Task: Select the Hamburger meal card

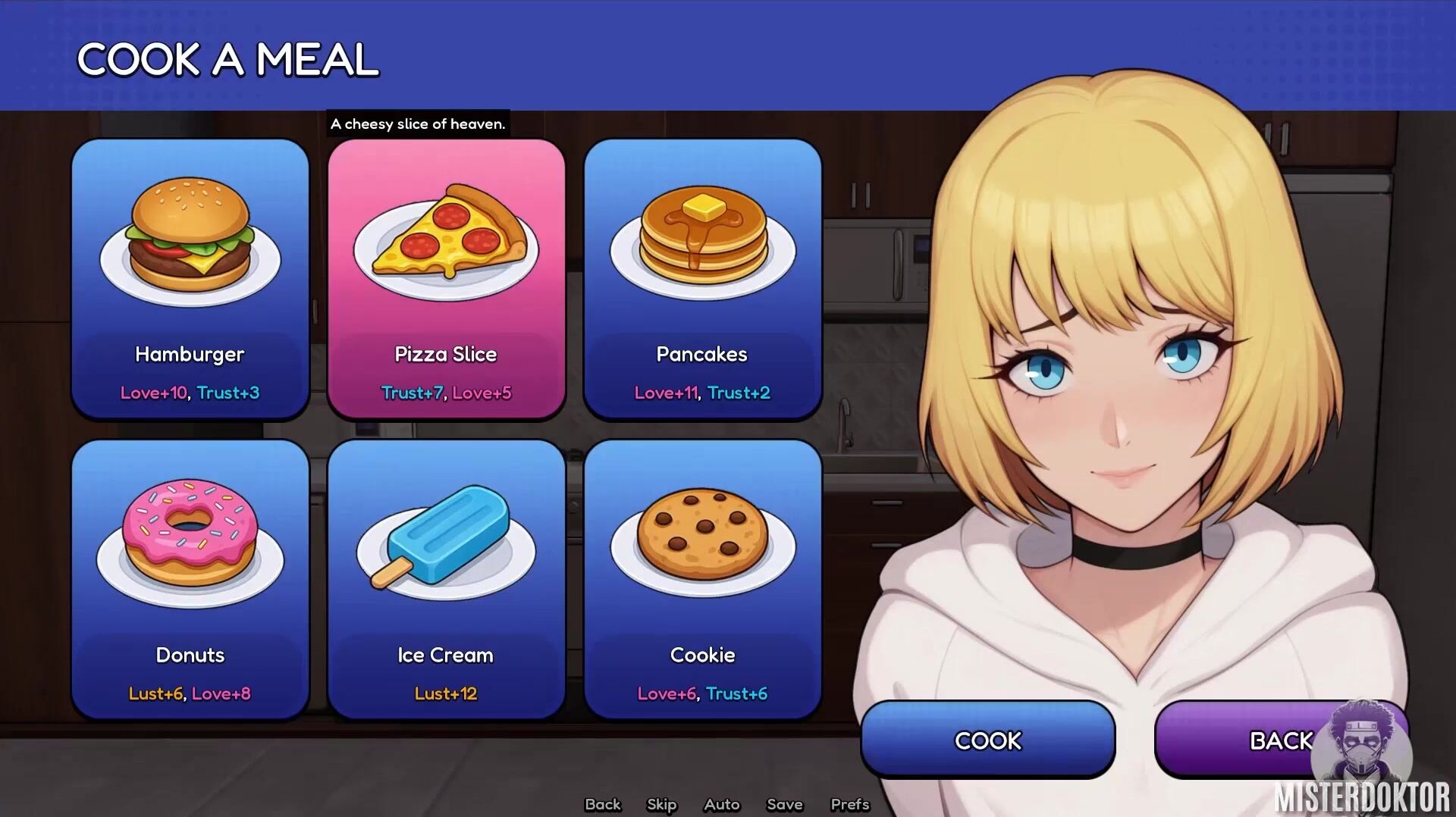Action: pyautogui.click(x=190, y=278)
